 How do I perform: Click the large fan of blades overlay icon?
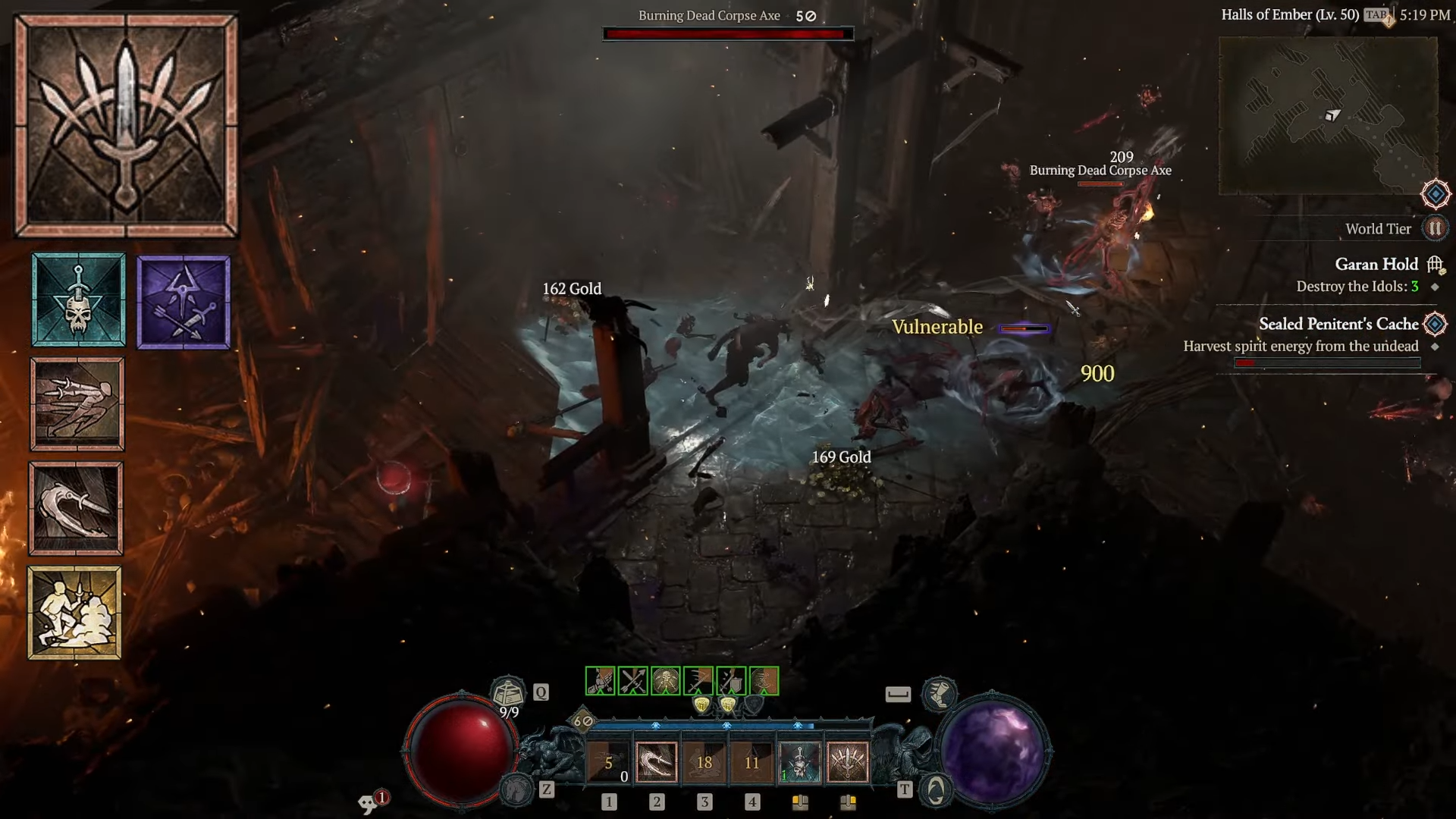point(126,126)
